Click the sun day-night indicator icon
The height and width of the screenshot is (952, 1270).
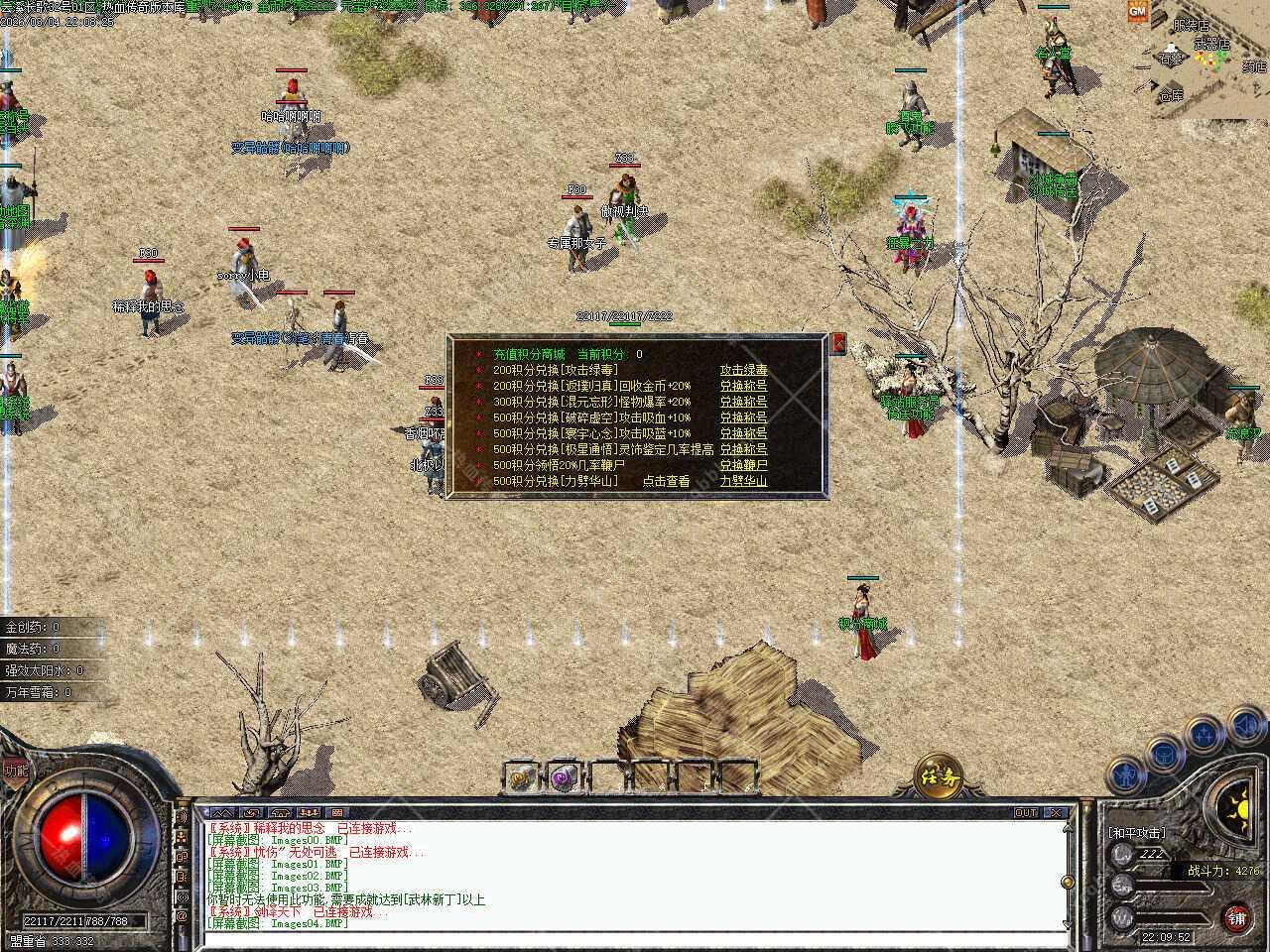[x=1237, y=805]
